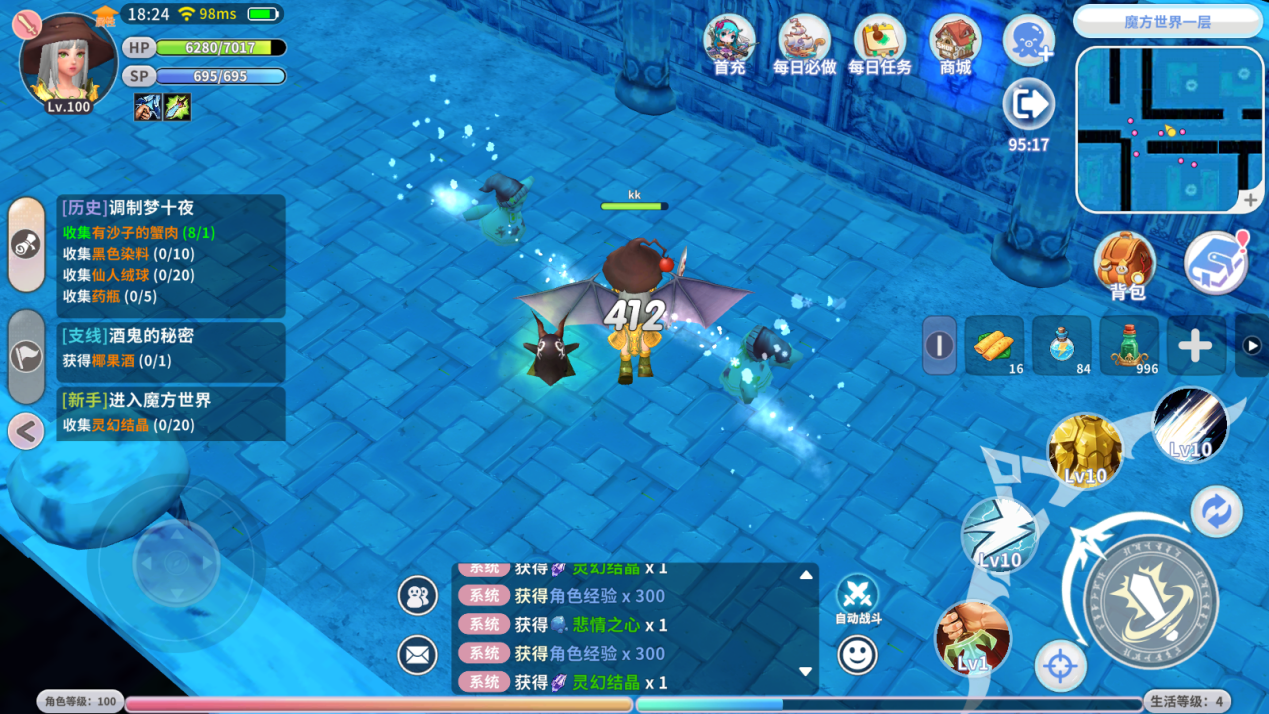
Task: Click the minimap
Action: (x=1168, y=128)
